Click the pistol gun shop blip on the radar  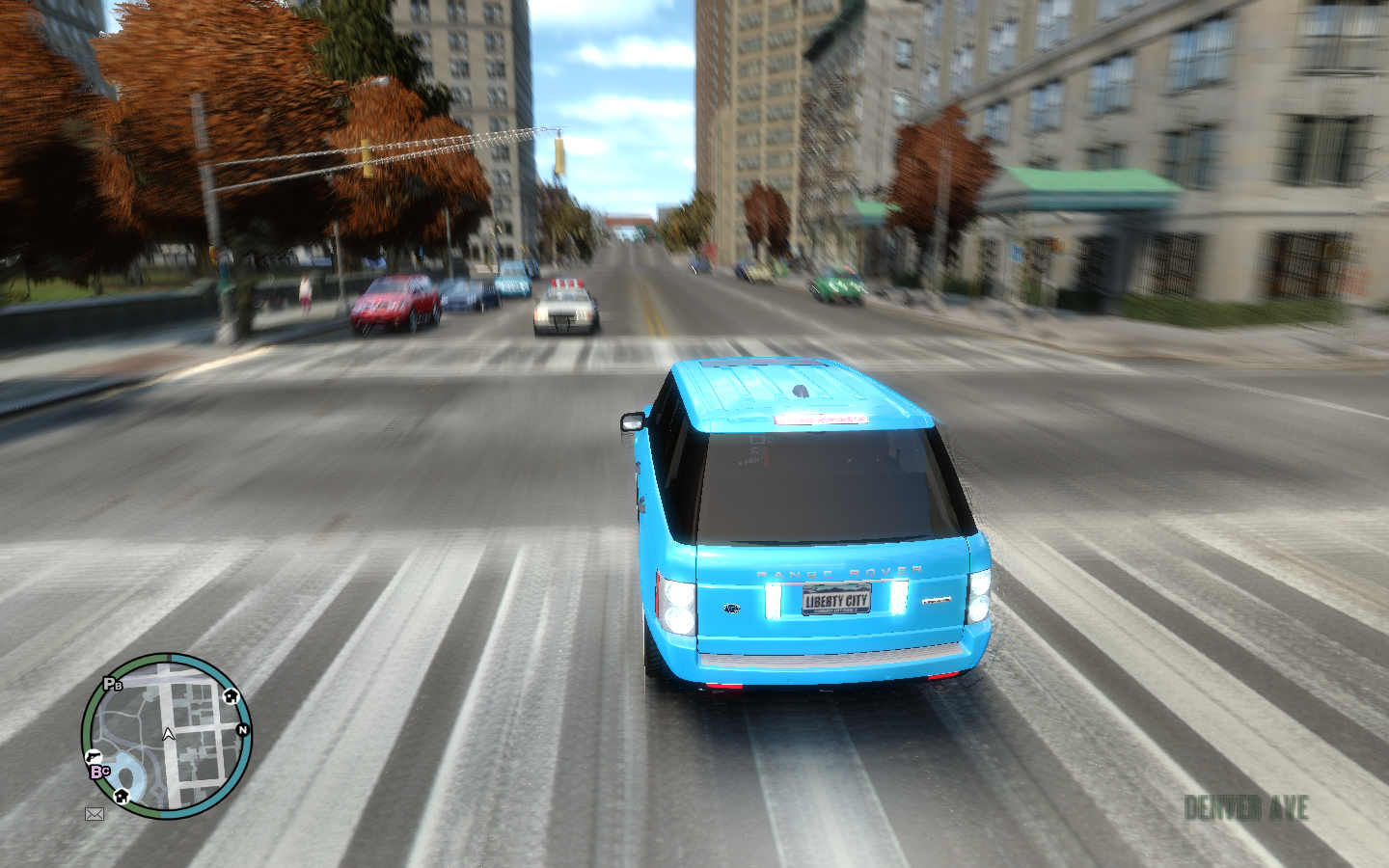95,756
